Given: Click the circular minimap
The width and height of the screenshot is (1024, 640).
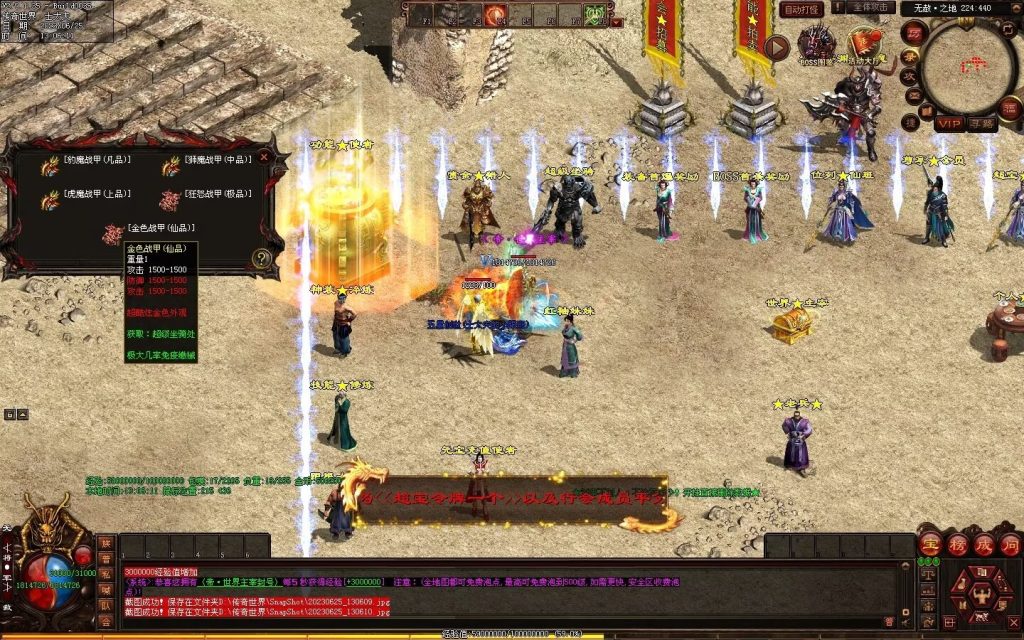Looking at the screenshot, I should [x=968, y=67].
